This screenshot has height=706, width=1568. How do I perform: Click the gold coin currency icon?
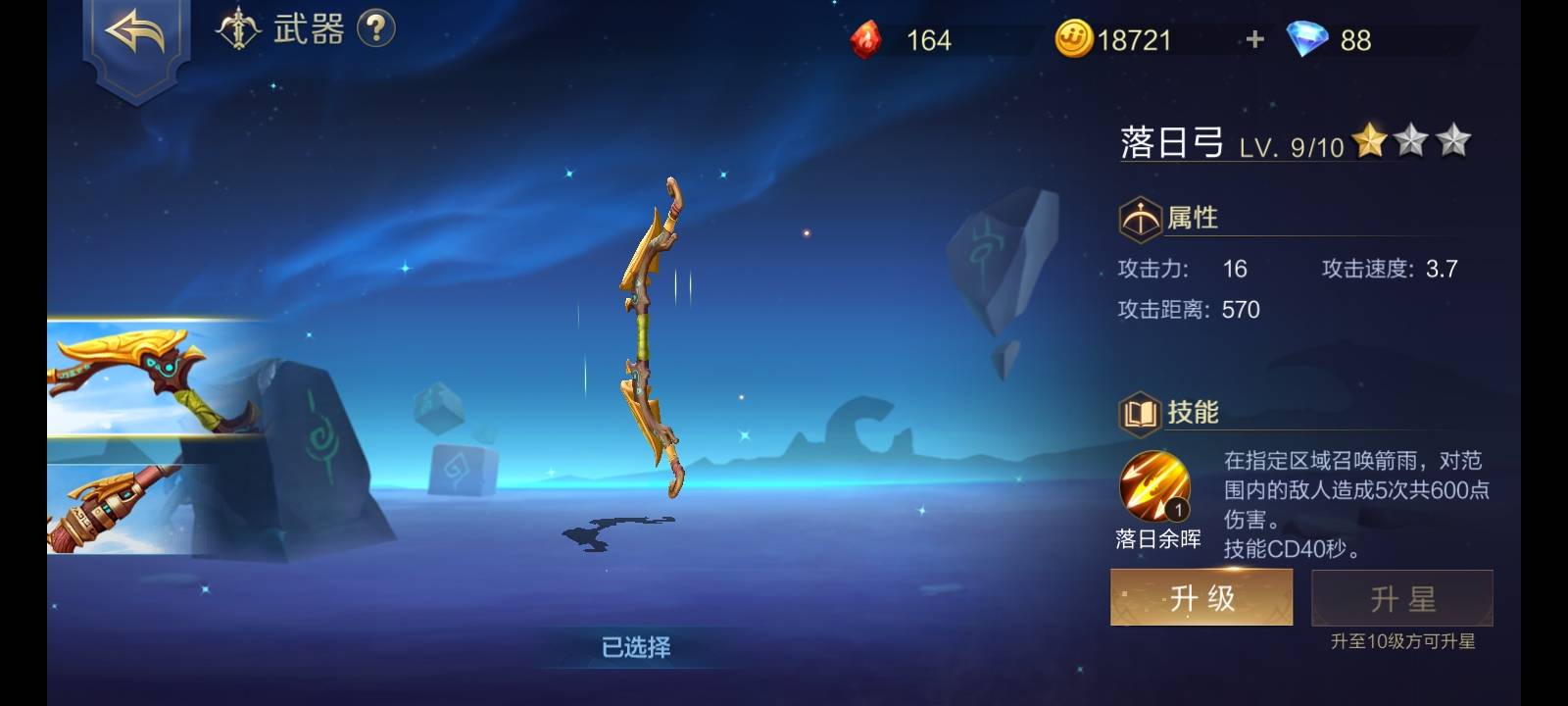point(1072,38)
